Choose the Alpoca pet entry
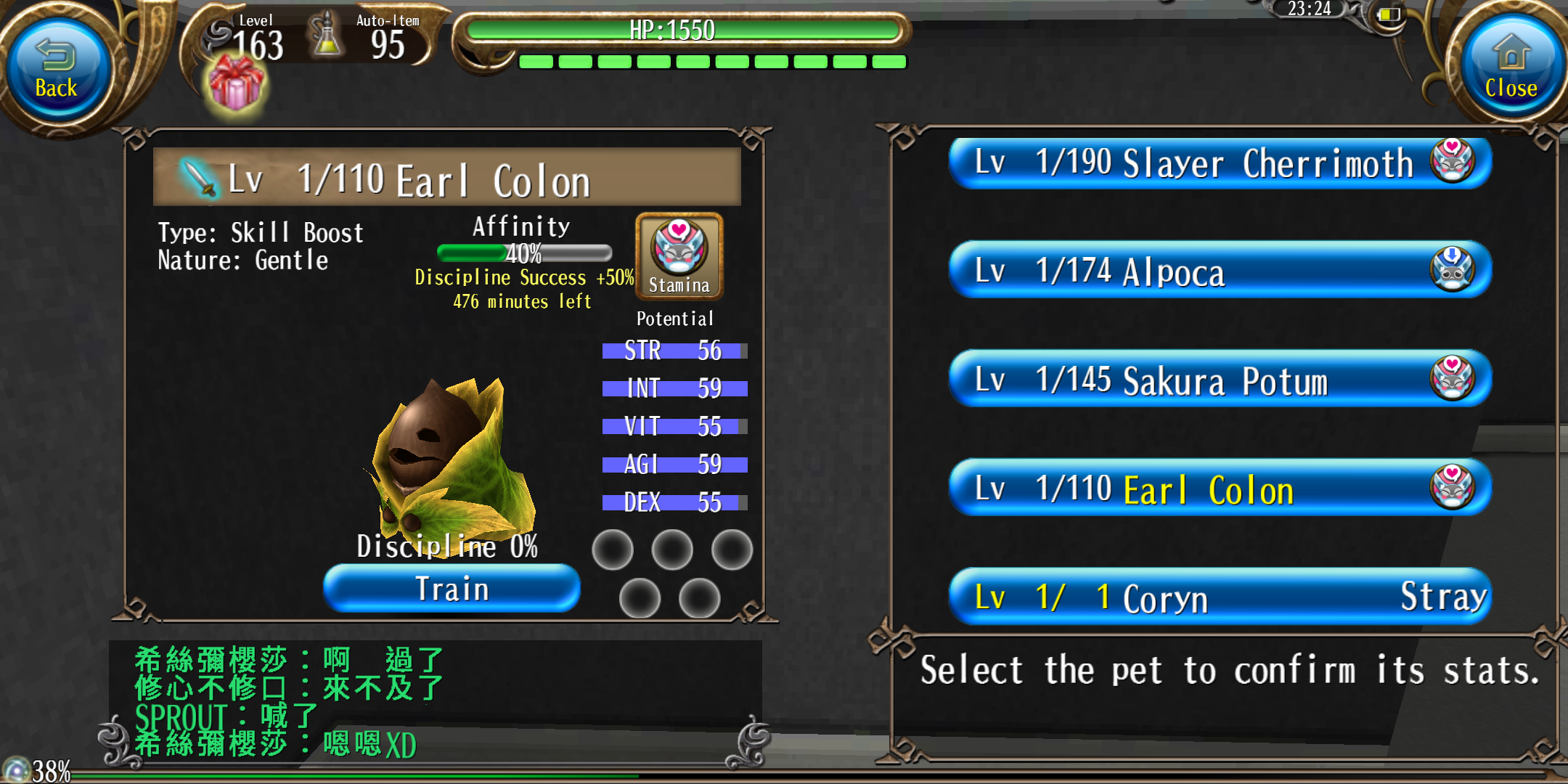This screenshot has height=784, width=1568. (x=1220, y=271)
